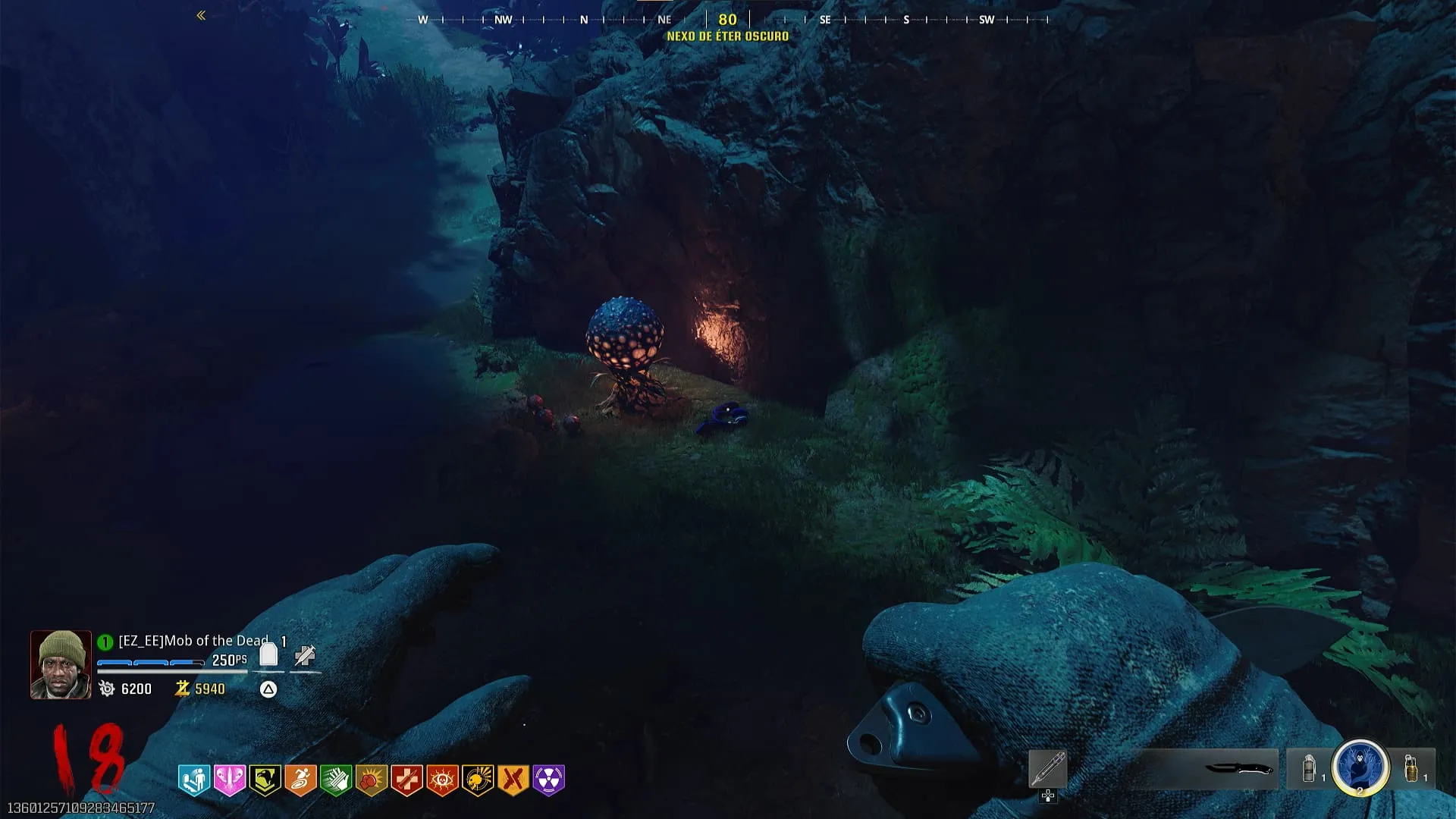
Task: Click the red cross and bullet perk
Action: point(406,780)
